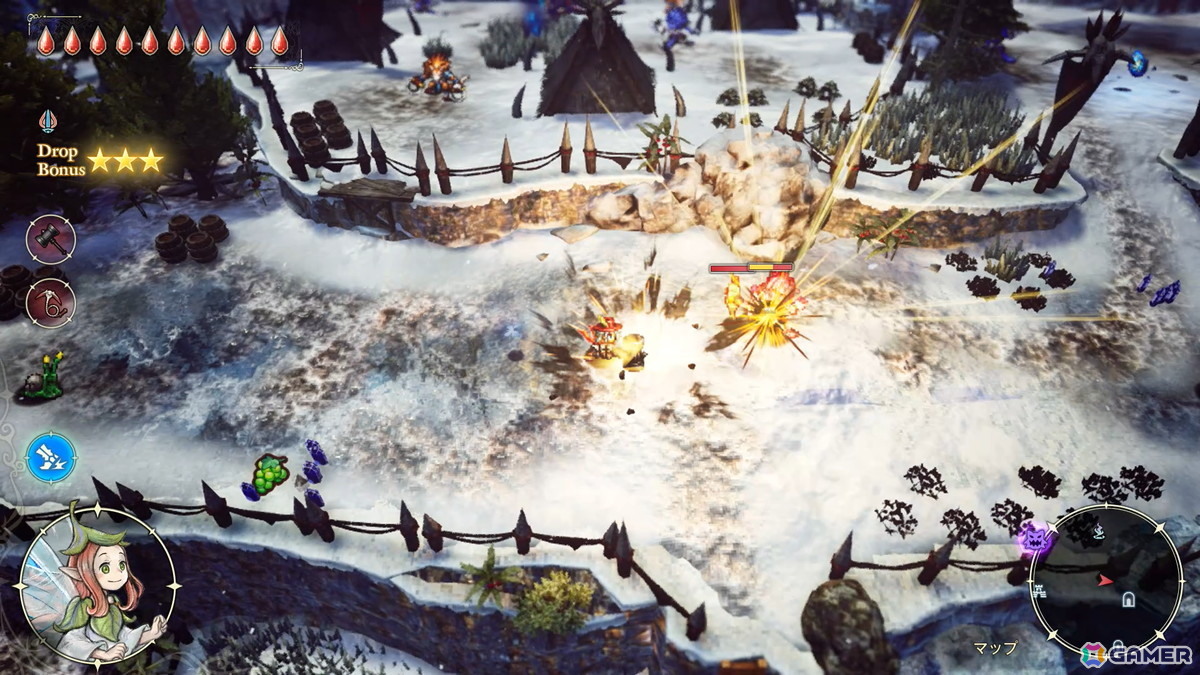Click the fairy companion portrait

click(97, 586)
